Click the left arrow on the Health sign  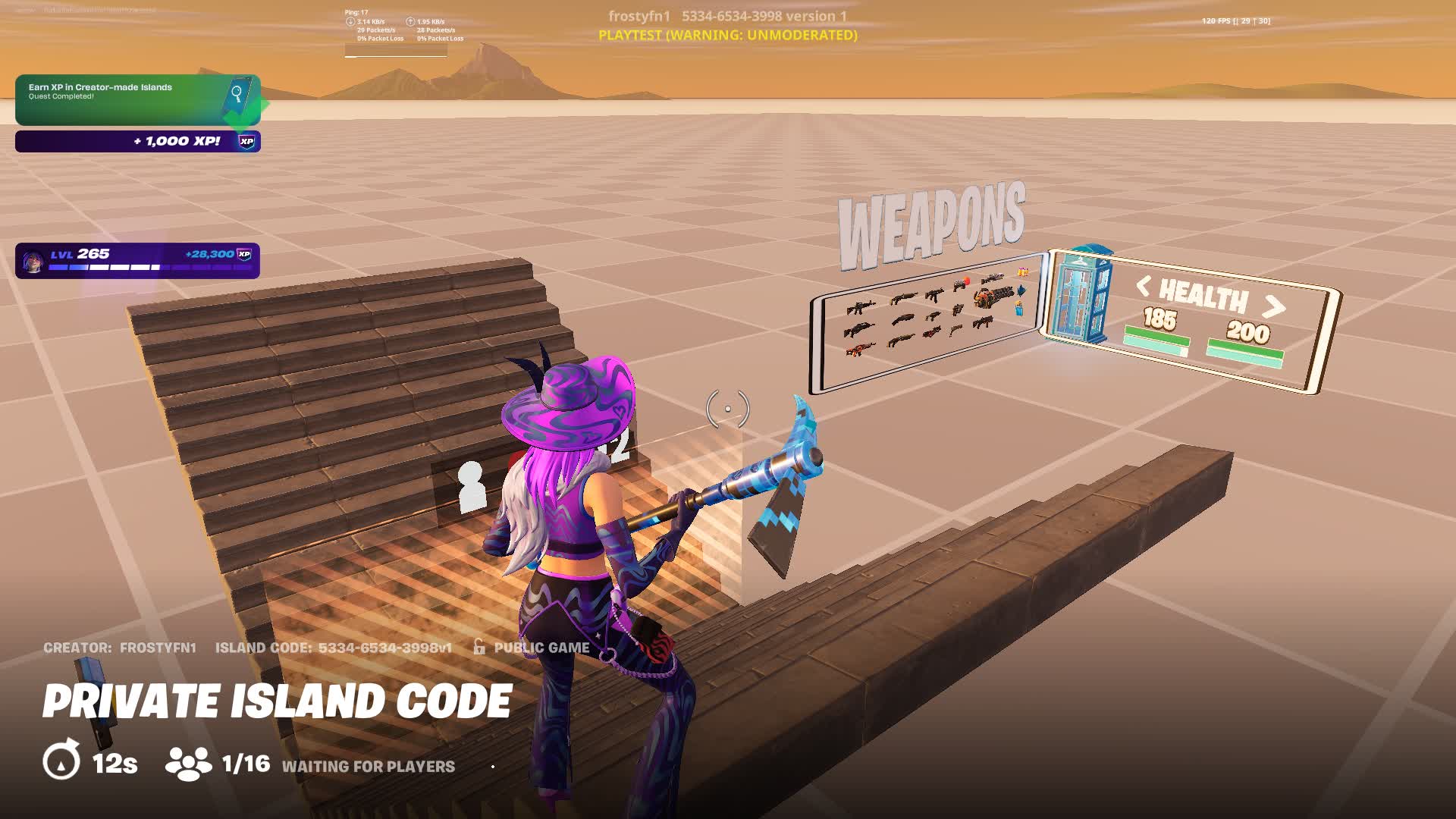(x=1144, y=287)
